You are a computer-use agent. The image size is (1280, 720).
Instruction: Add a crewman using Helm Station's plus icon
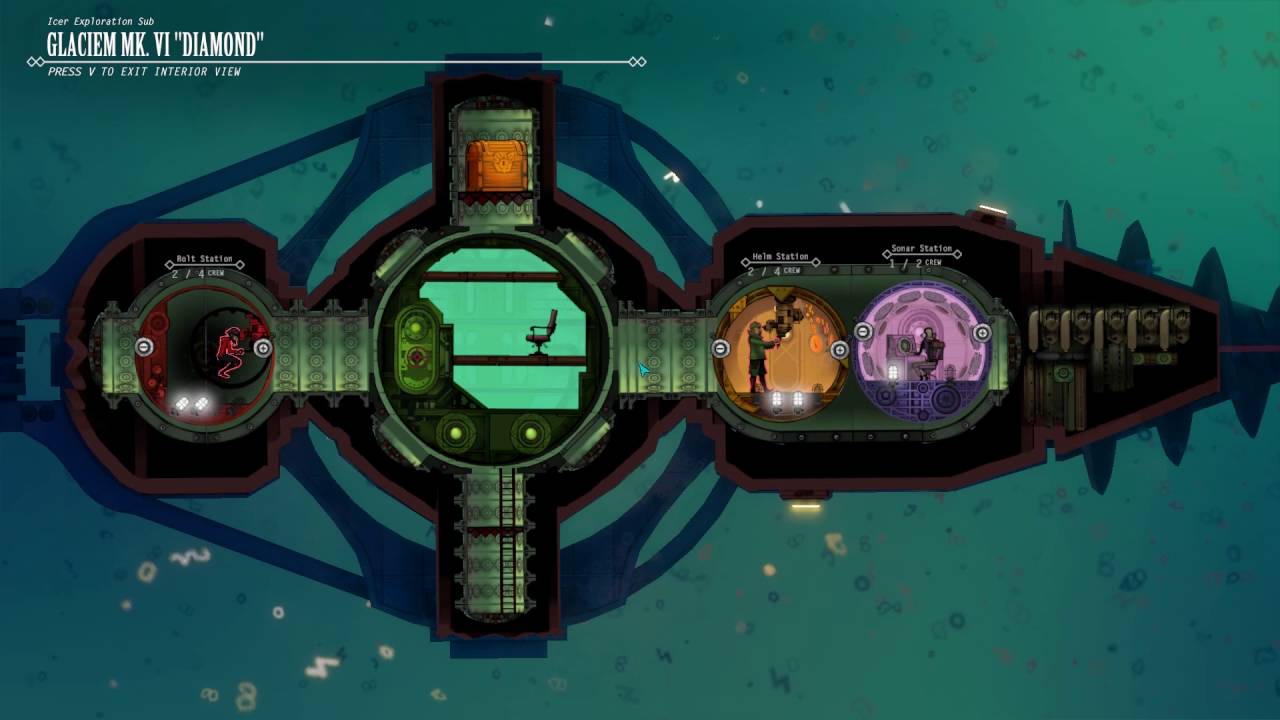tap(840, 349)
